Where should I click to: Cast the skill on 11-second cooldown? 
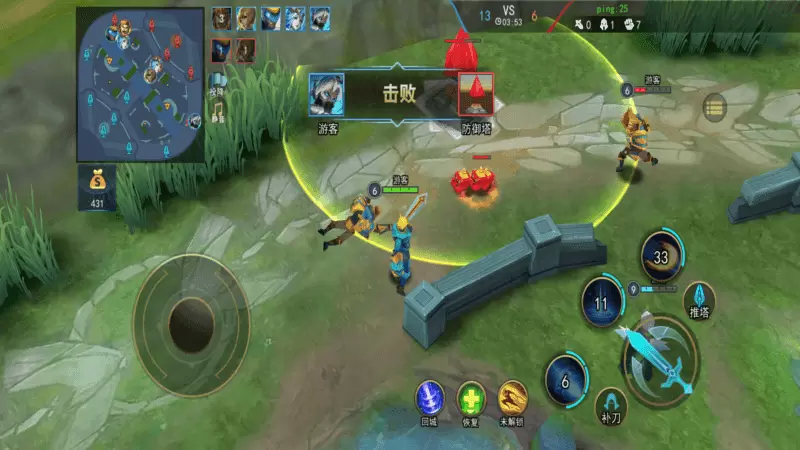pyautogui.click(x=603, y=301)
